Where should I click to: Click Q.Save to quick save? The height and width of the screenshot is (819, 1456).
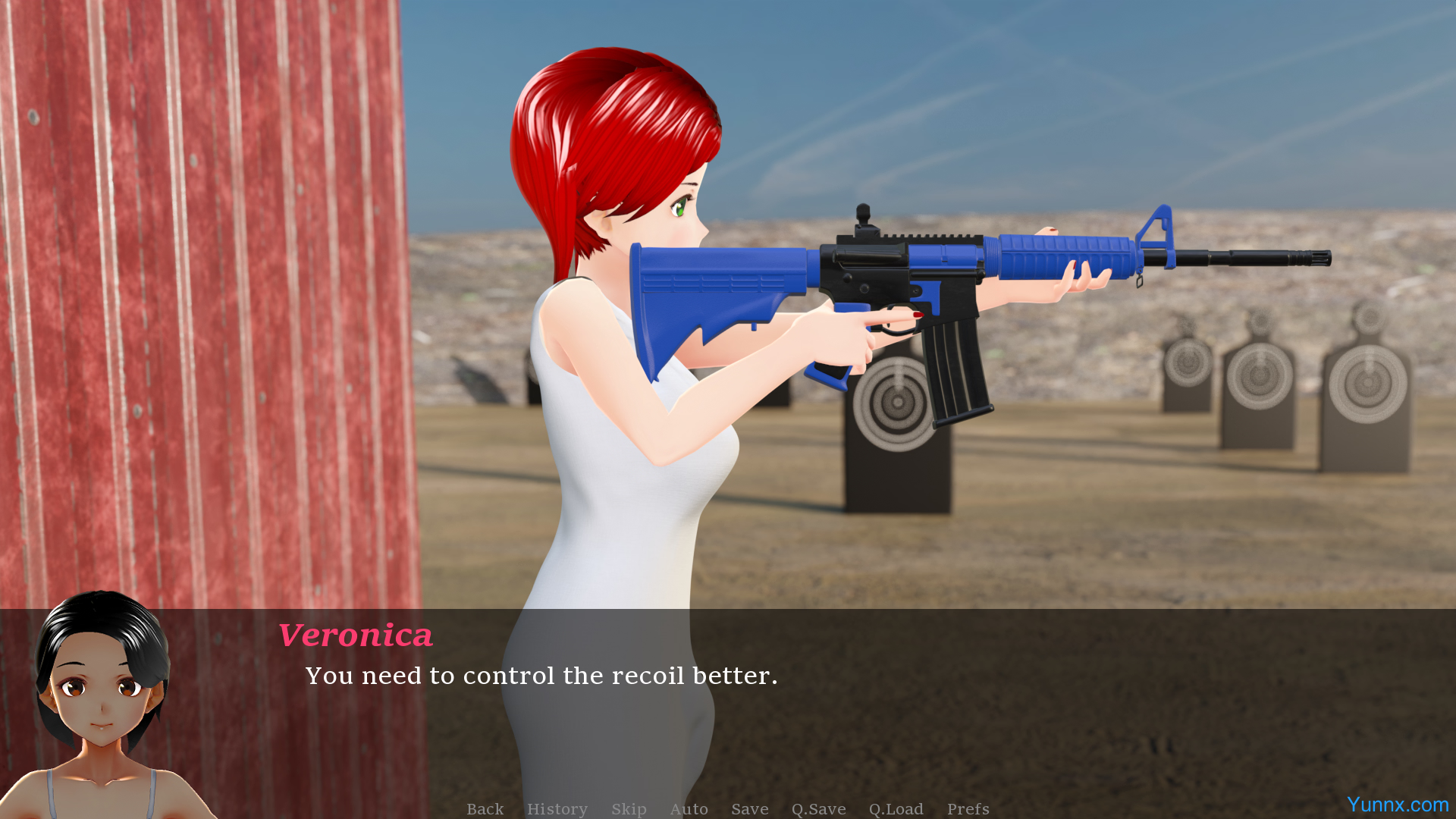(818, 809)
